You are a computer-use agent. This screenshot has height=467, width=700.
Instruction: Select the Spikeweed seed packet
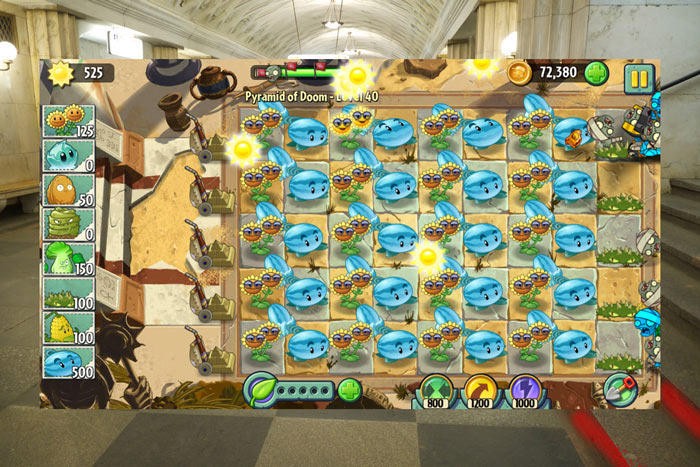click(68, 292)
